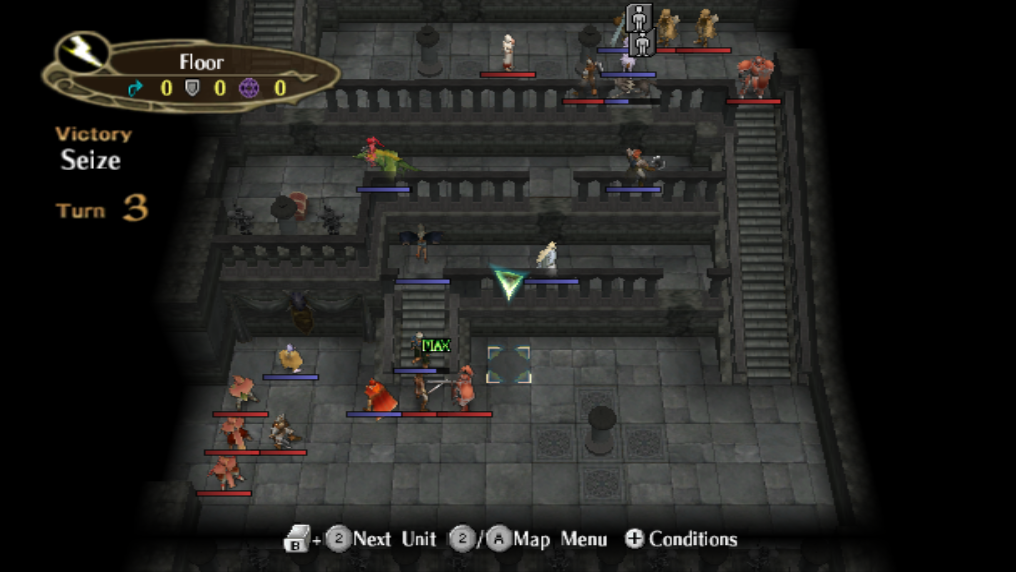The image size is (1016, 572).
Task: Select the unit labeled MAX
Action: (x=422, y=352)
